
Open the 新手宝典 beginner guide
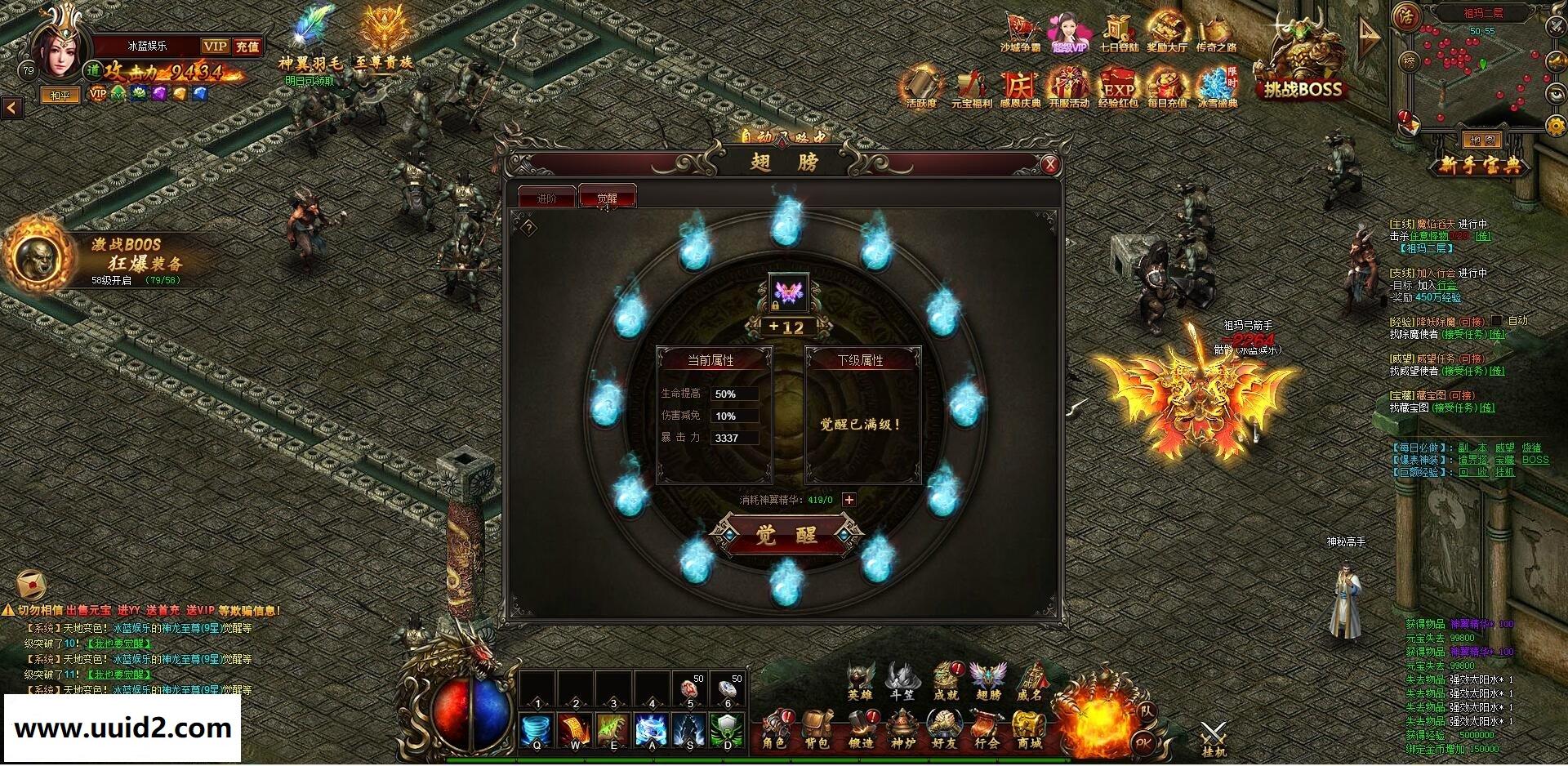(1480, 166)
